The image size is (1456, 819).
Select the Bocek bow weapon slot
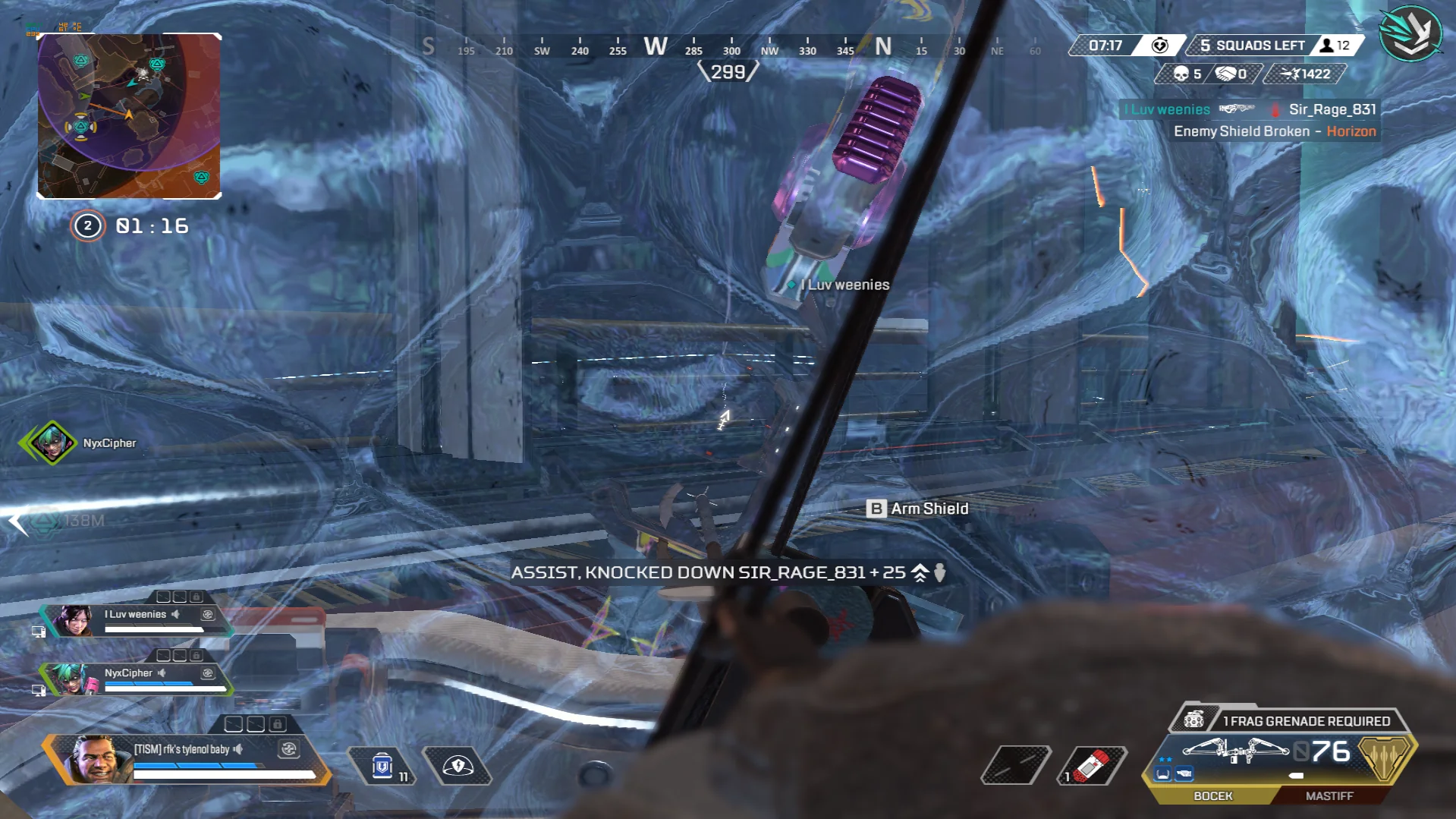tap(1212, 795)
